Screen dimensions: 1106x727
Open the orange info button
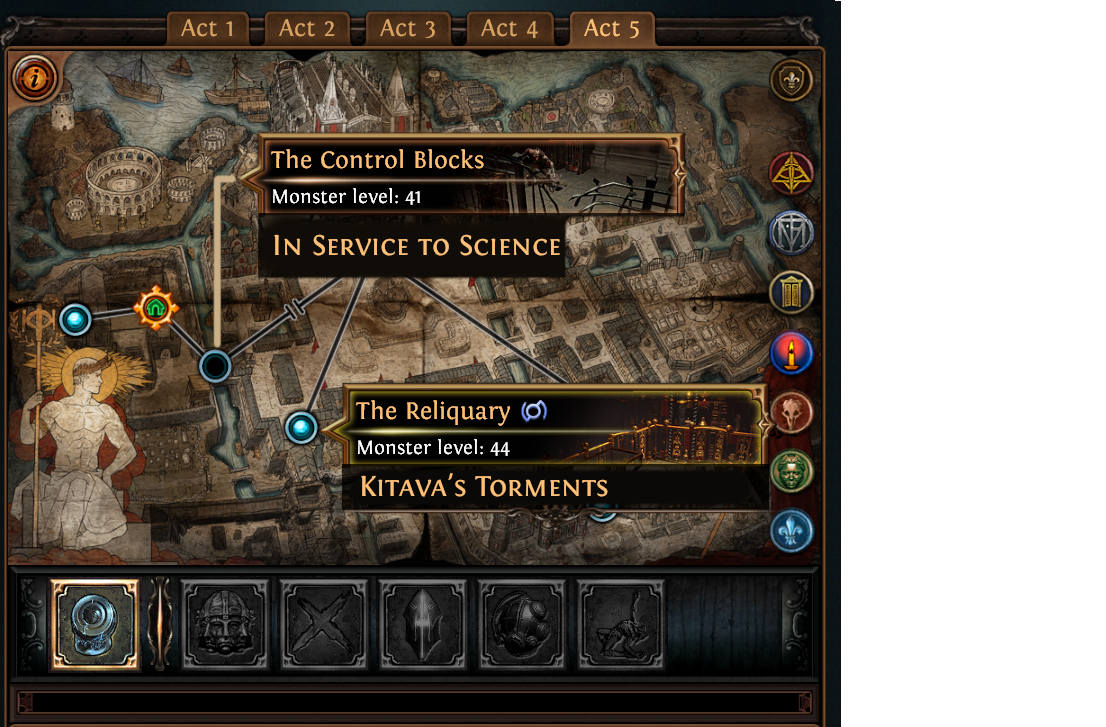35,77
